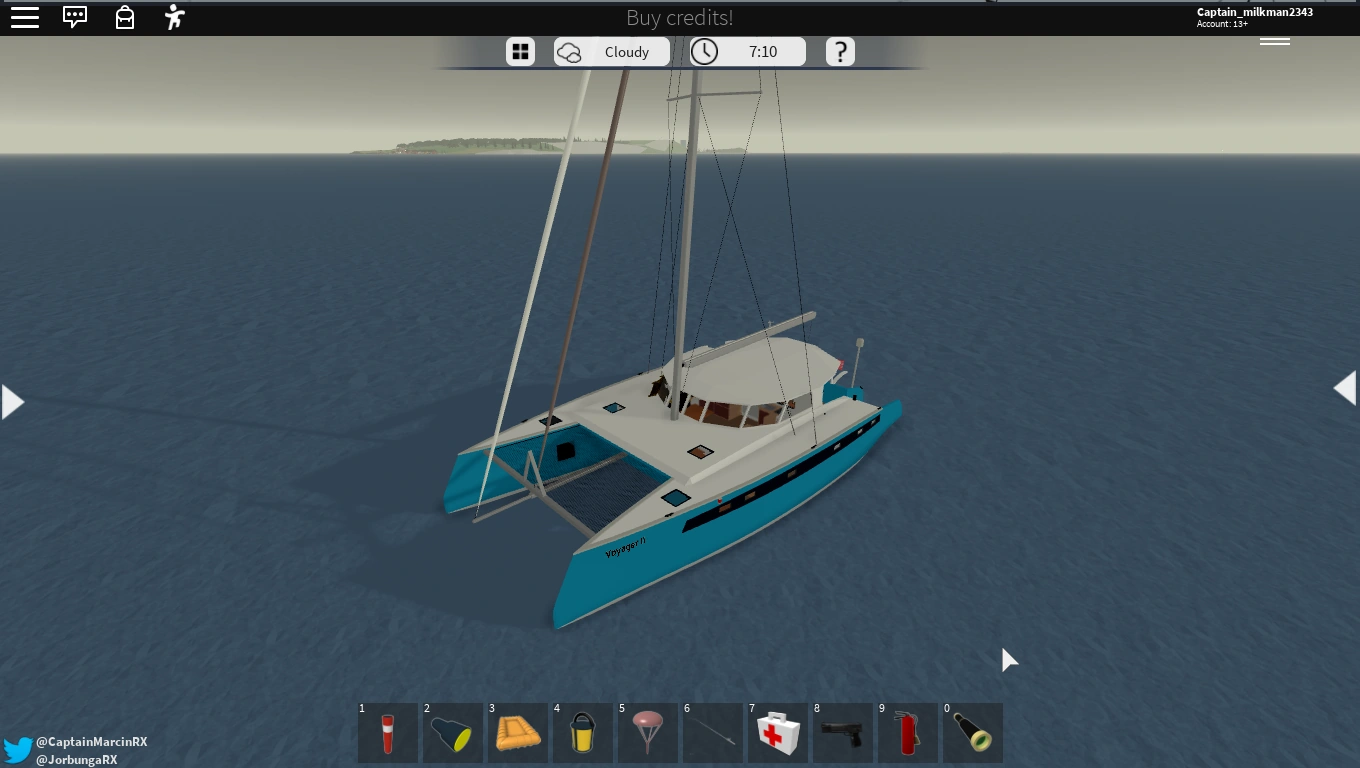1360x768 pixels.
Task: Equip the lantern from slot 4
Action: coord(582,732)
